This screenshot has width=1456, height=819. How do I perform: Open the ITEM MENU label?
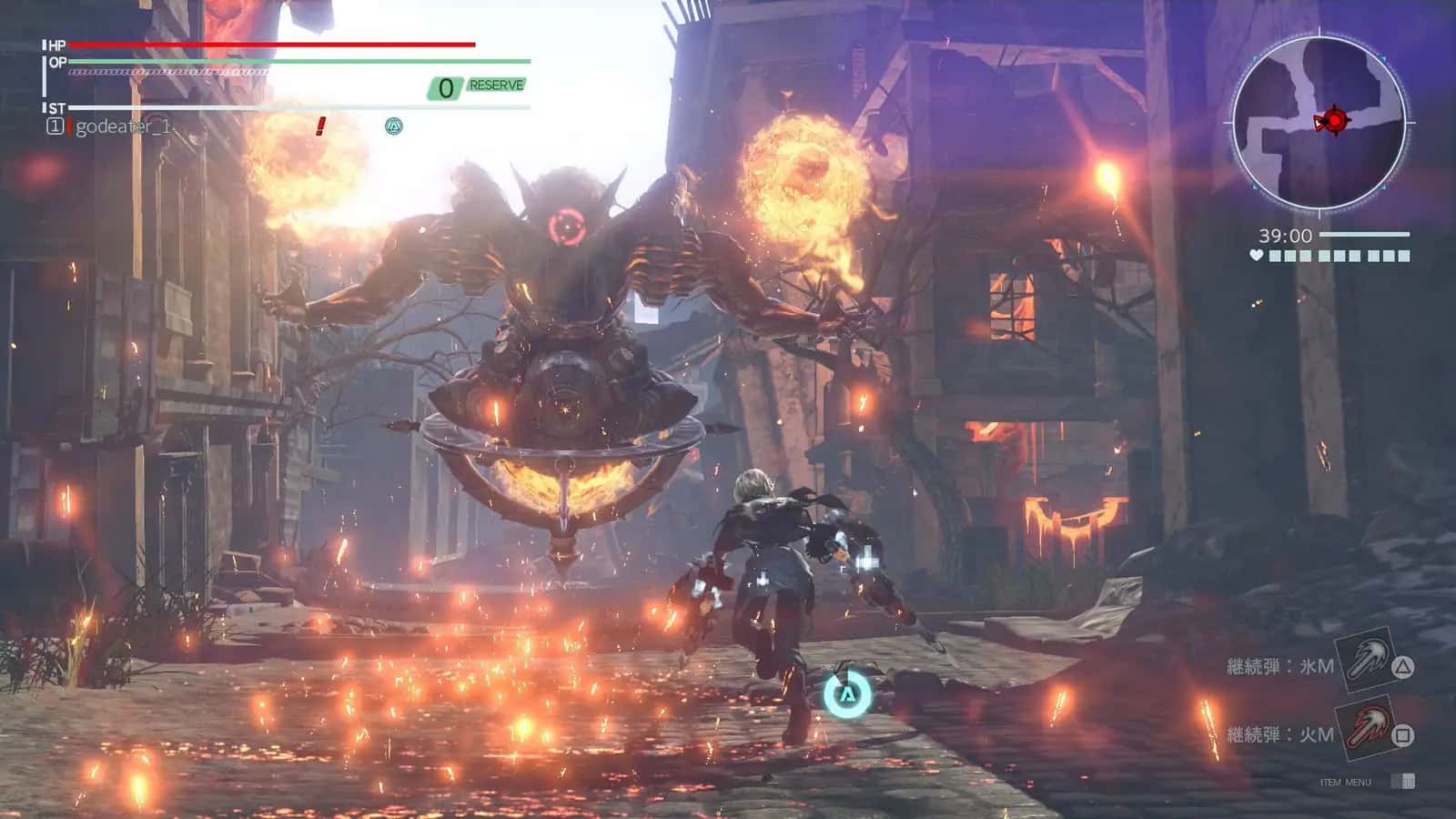point(1347,781)
